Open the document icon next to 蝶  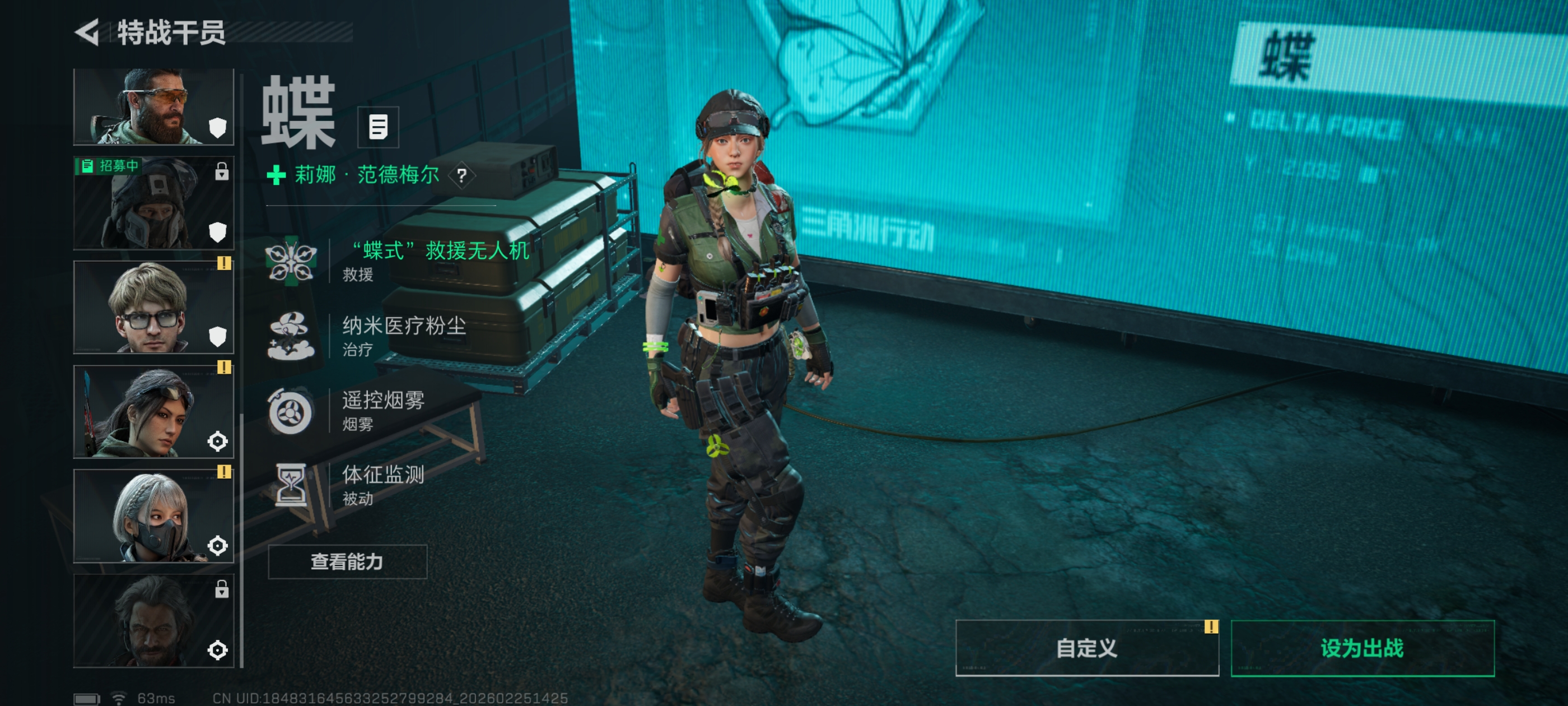(x=378, y=127)
